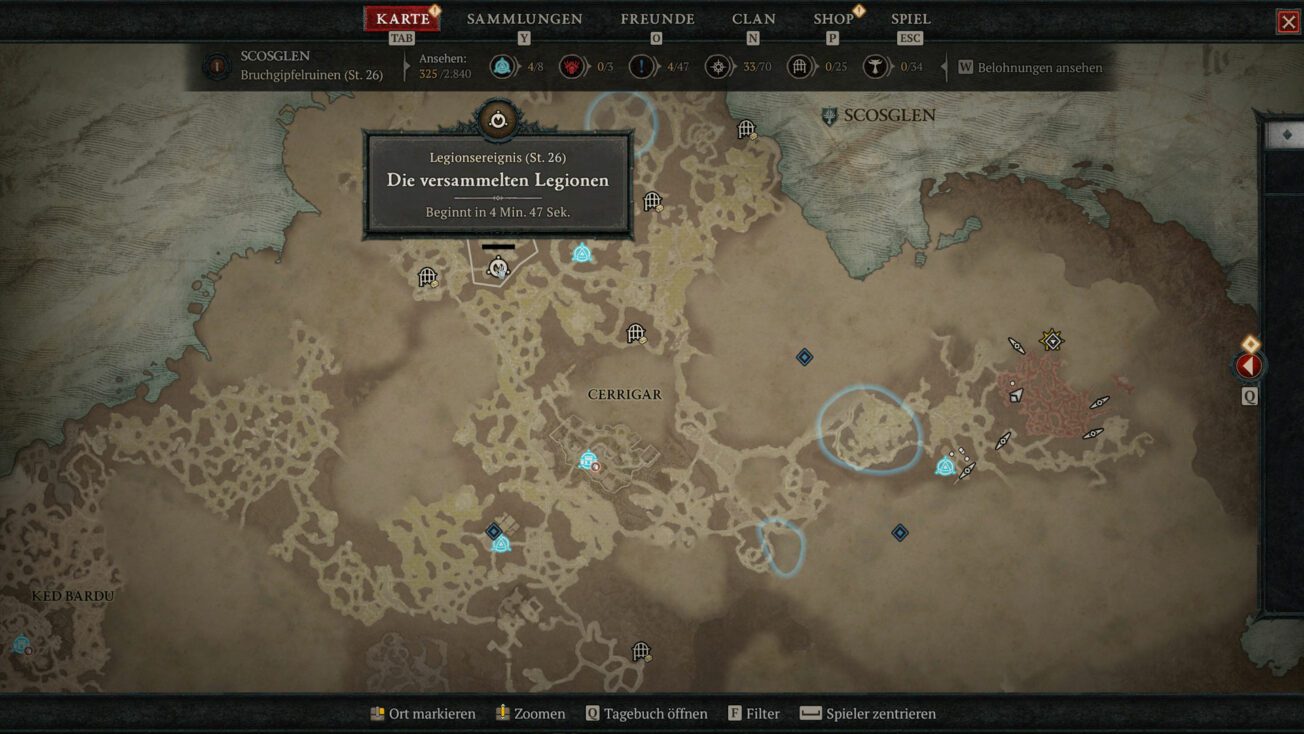Open the Scosglen region emblem at top right
The height and width of the screenshot is (734, 1304).
(828, 114)
